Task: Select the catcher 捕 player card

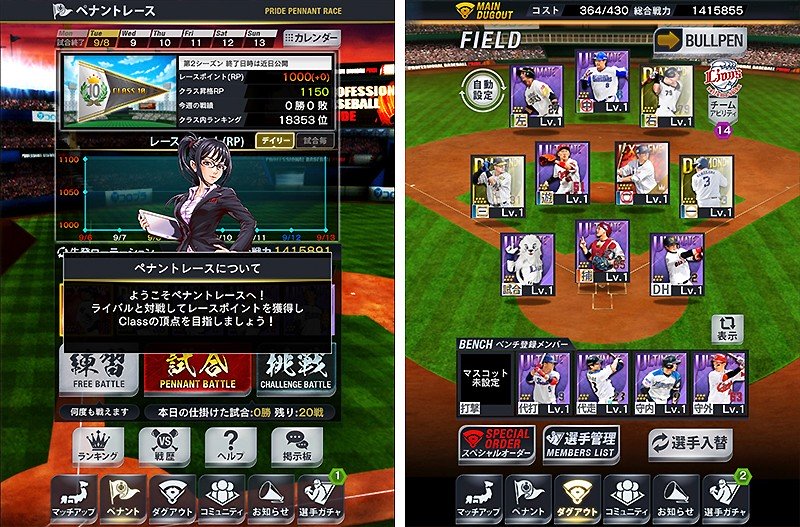Action: pos(602,254)
